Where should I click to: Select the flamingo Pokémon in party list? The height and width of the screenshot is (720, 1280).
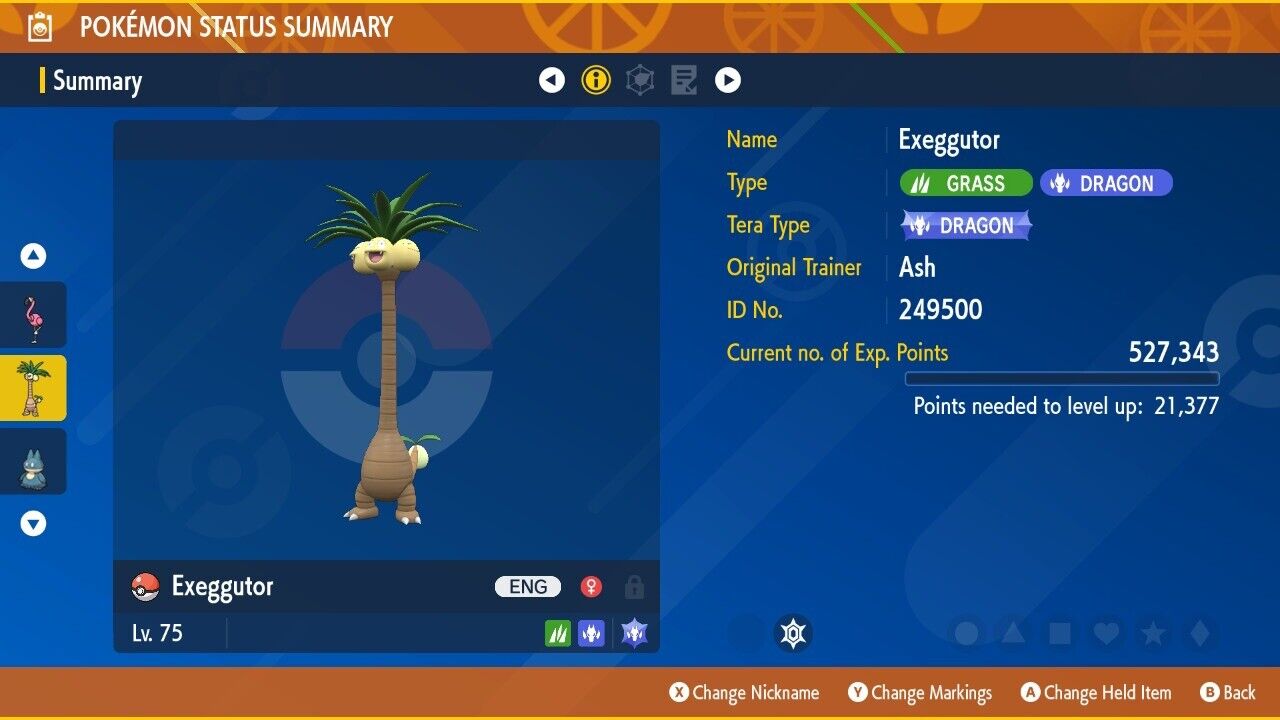coord(33,315)
